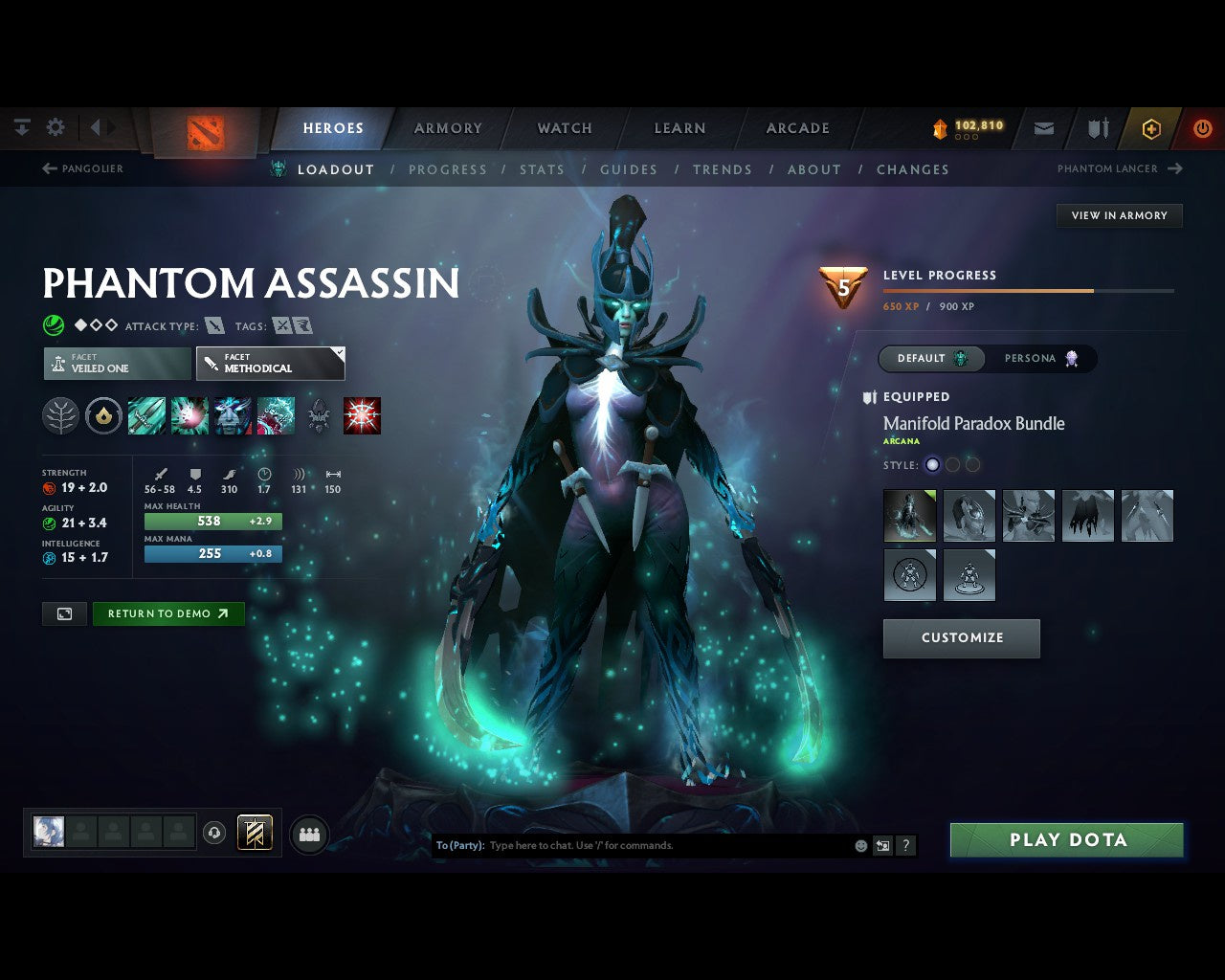View the hero Stats section
Viewport: 1225px width, 980px height.
tap(542, 169)
